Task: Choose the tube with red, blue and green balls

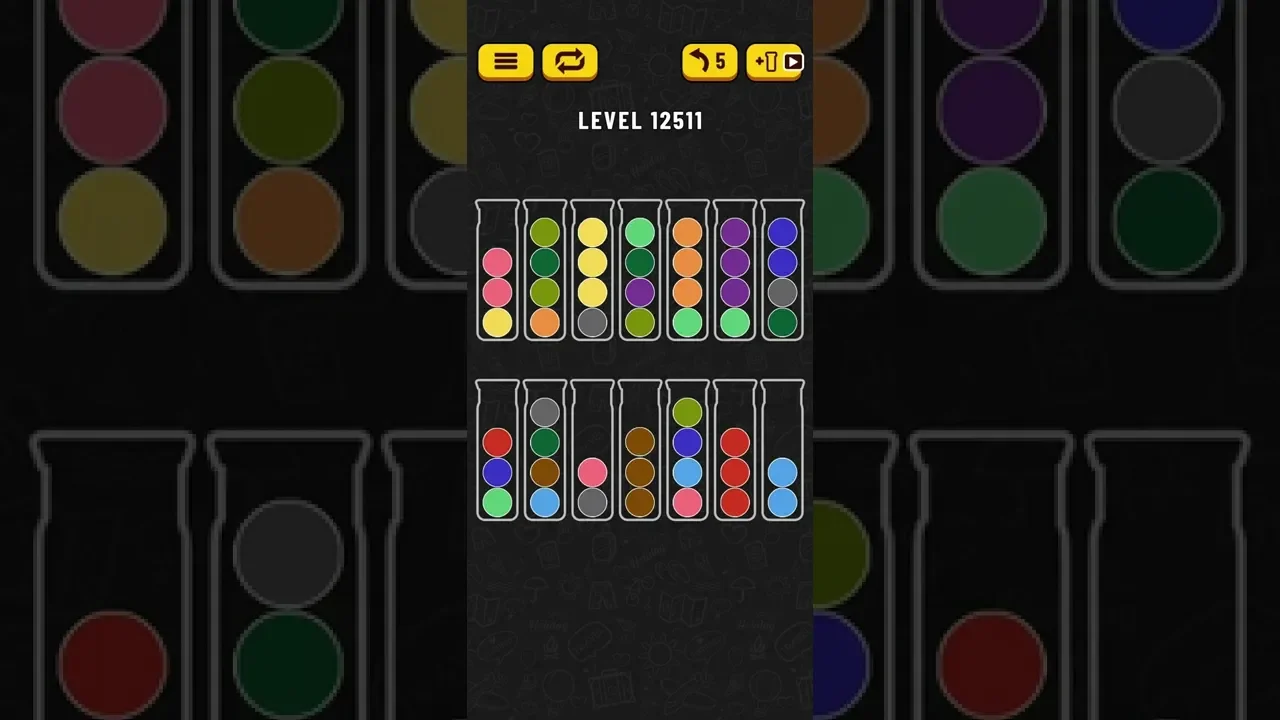Action: 497,452
